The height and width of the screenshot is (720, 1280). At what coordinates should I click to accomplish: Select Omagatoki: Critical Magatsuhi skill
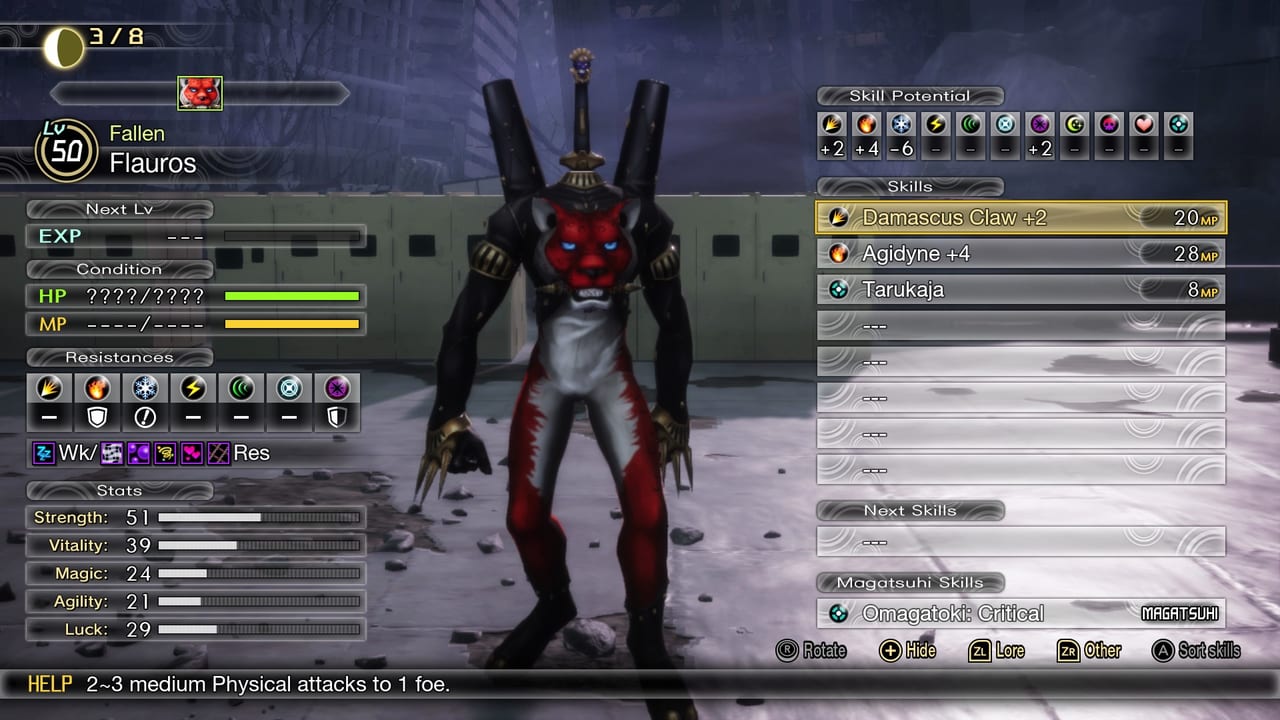tap(1020, 613)
